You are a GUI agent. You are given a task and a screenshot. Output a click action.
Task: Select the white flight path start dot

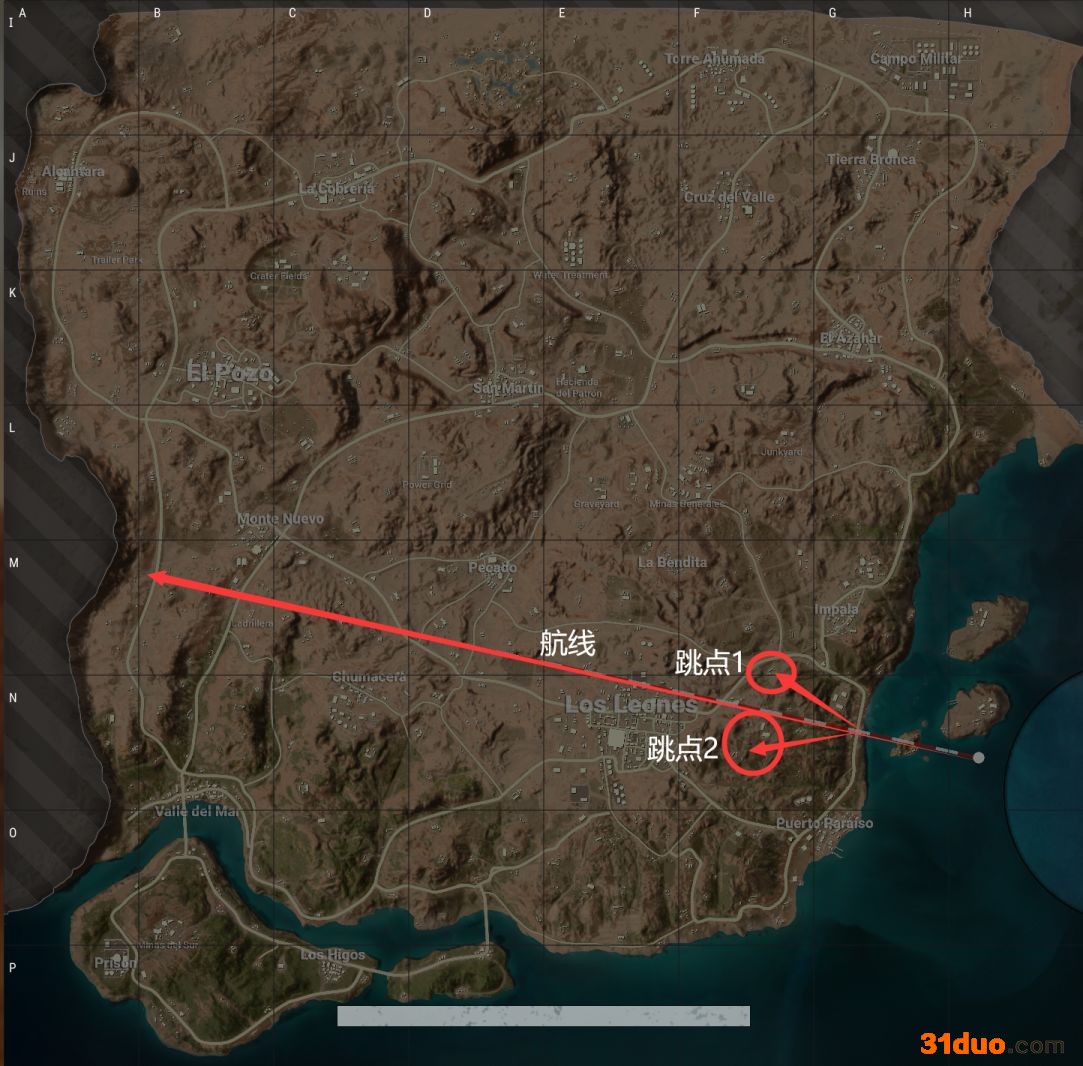click(x=978, y=758)
